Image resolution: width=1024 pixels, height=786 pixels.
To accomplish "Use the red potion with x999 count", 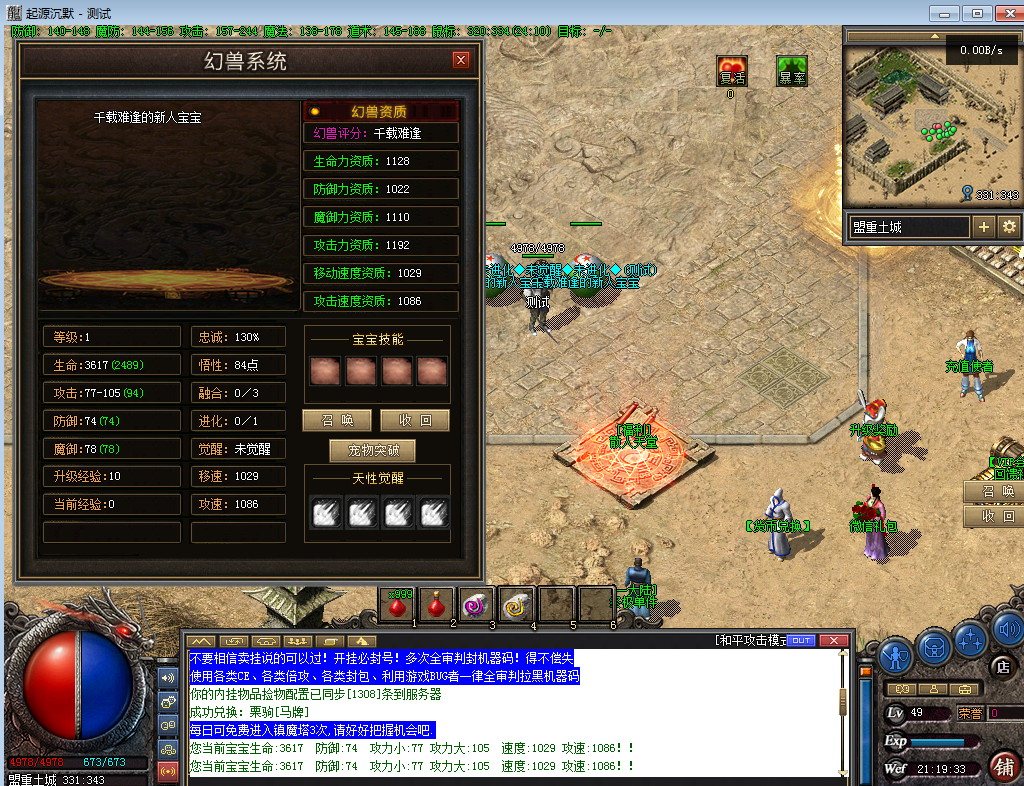I will click(x=398, y=605).
